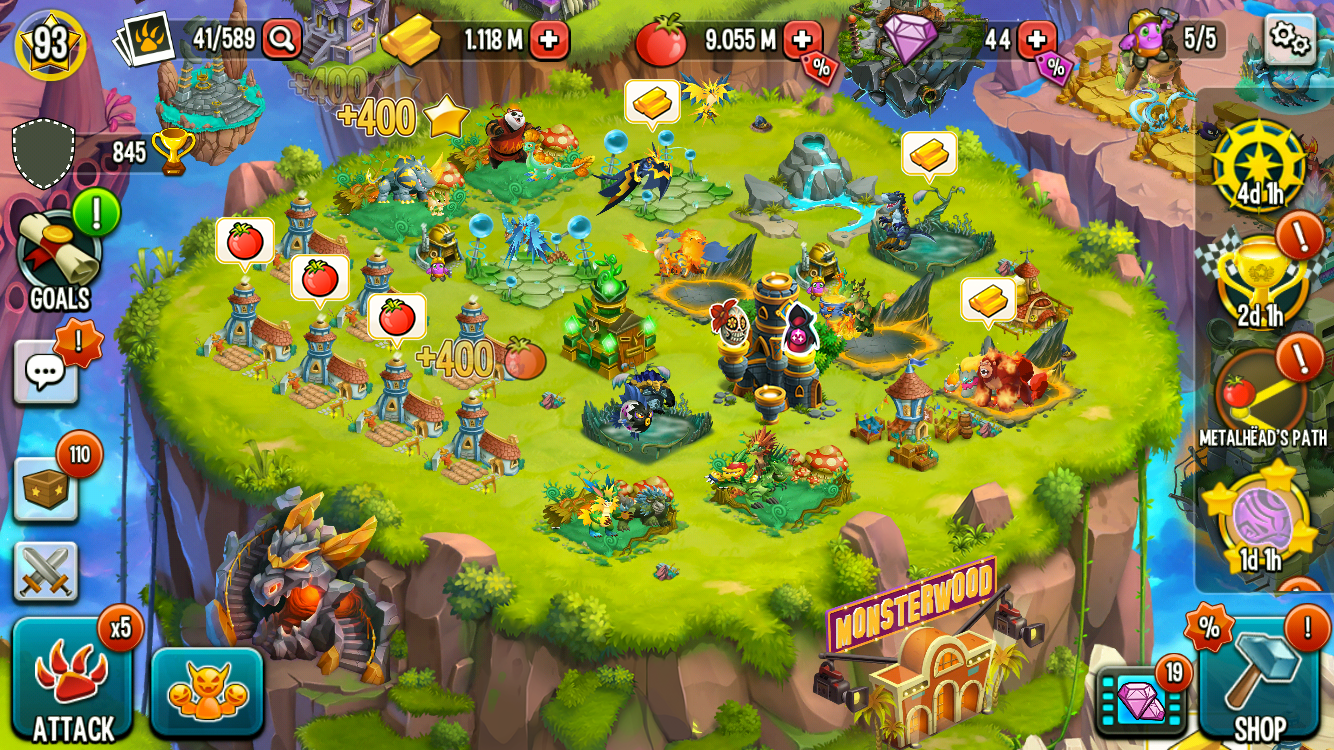Open the orange monster team button
The width and height of the screenshot is (1334, 750).
pos(207,692)
